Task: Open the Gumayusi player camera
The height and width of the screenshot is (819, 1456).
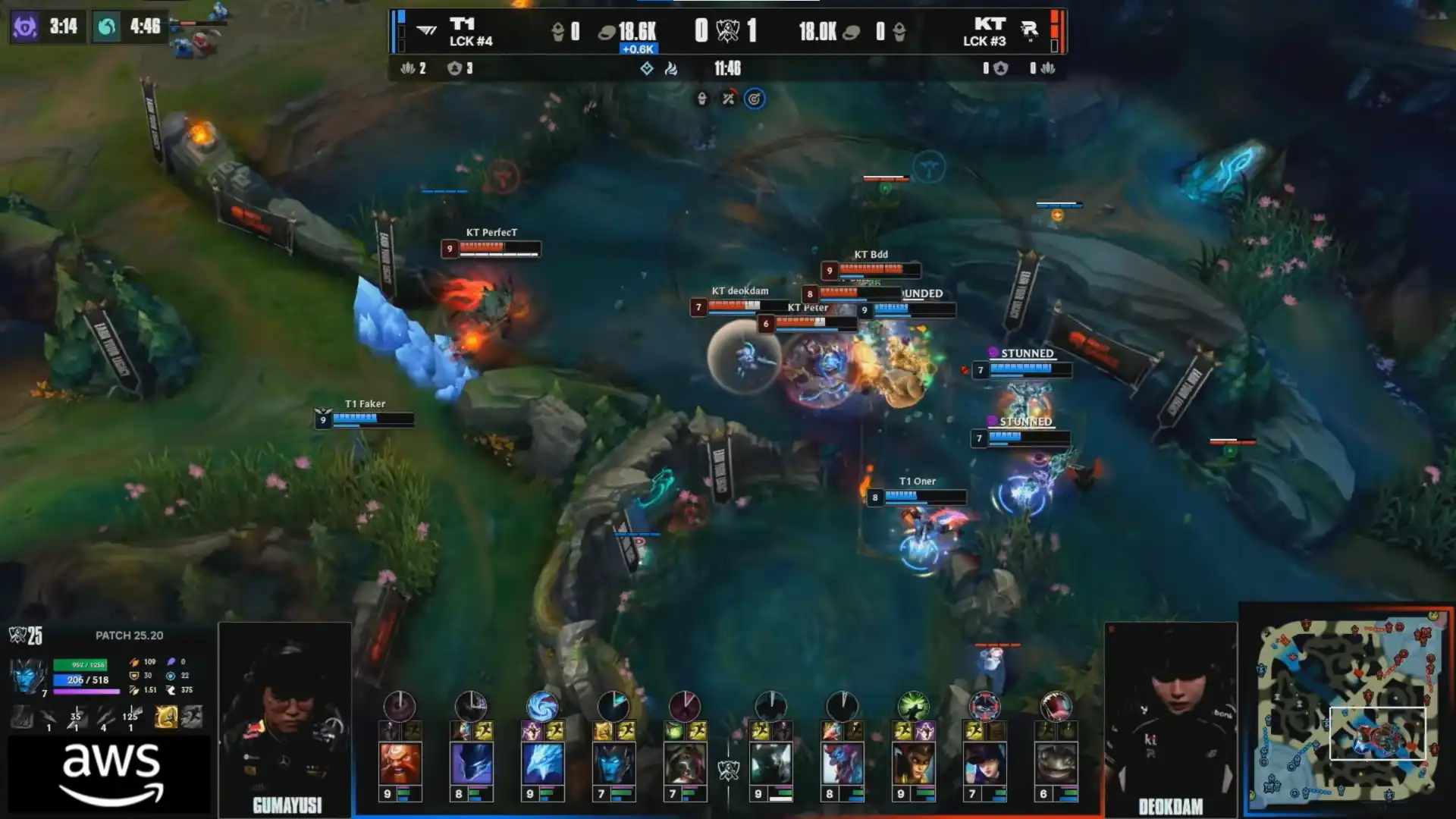Action: tap(285, 717)
